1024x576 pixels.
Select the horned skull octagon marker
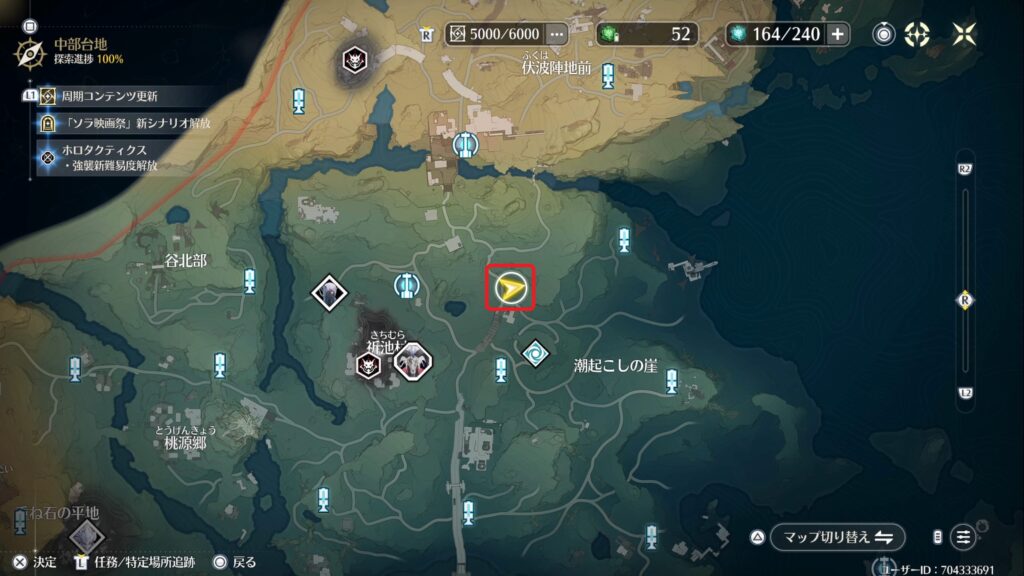410,363
